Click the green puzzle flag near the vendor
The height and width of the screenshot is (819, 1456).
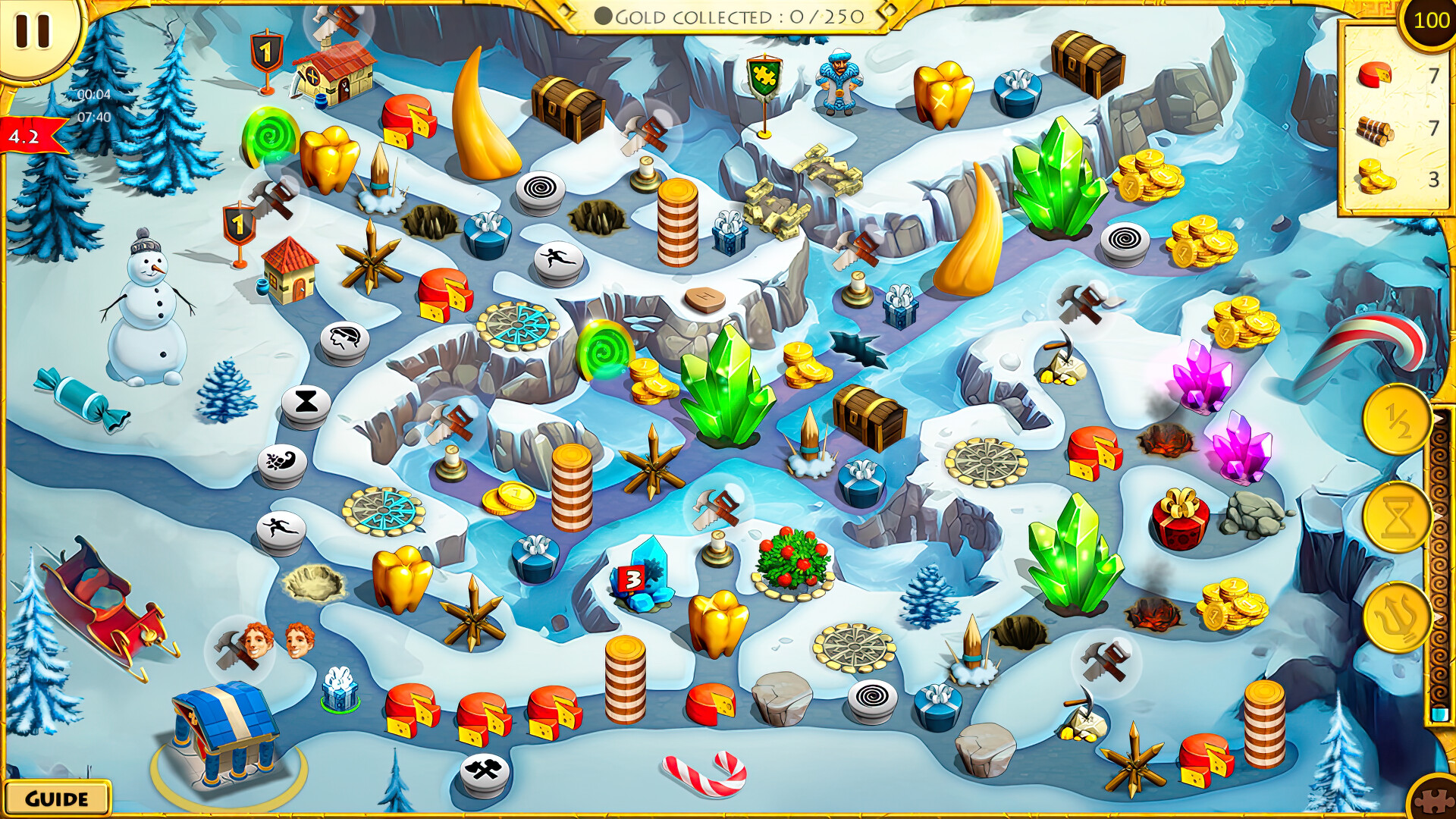(x=766, y=76)
